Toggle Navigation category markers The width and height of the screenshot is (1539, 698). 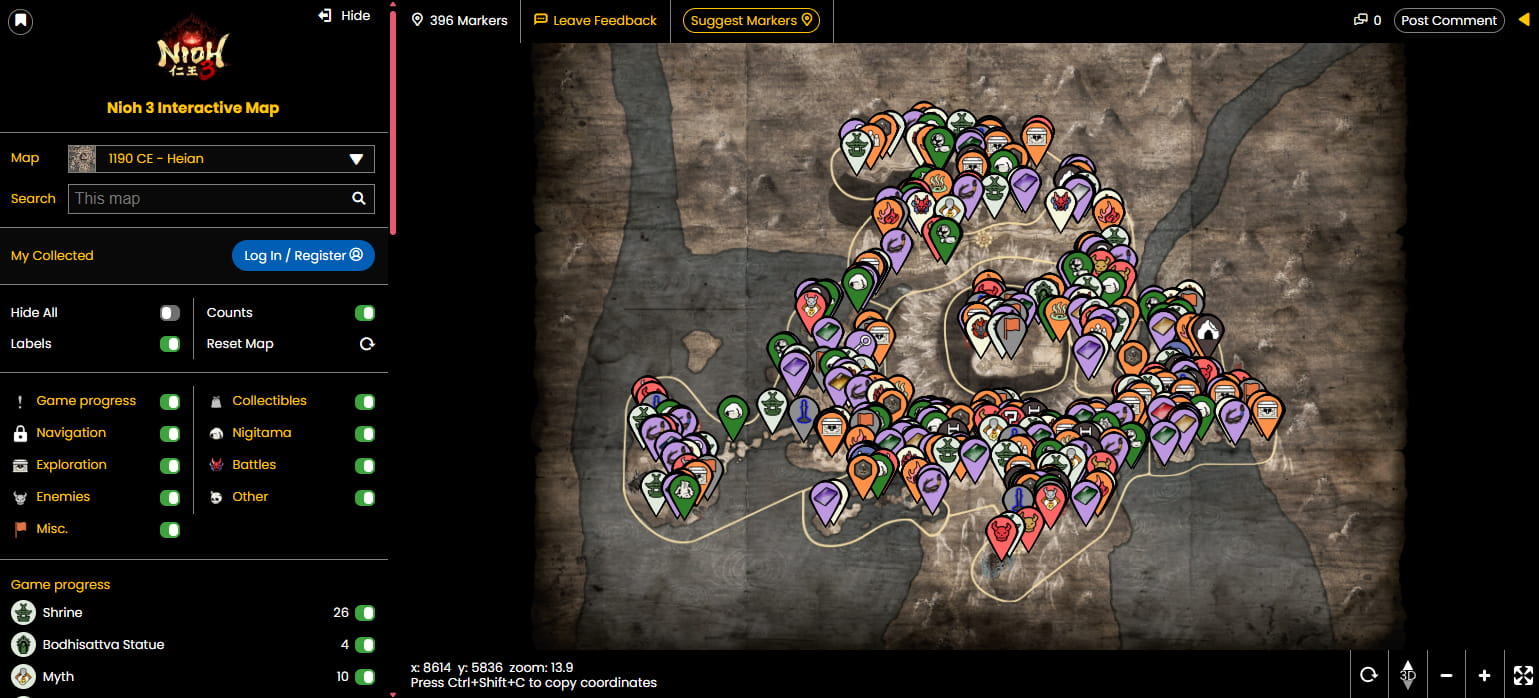pyautogui.click(x=170, y=434)
